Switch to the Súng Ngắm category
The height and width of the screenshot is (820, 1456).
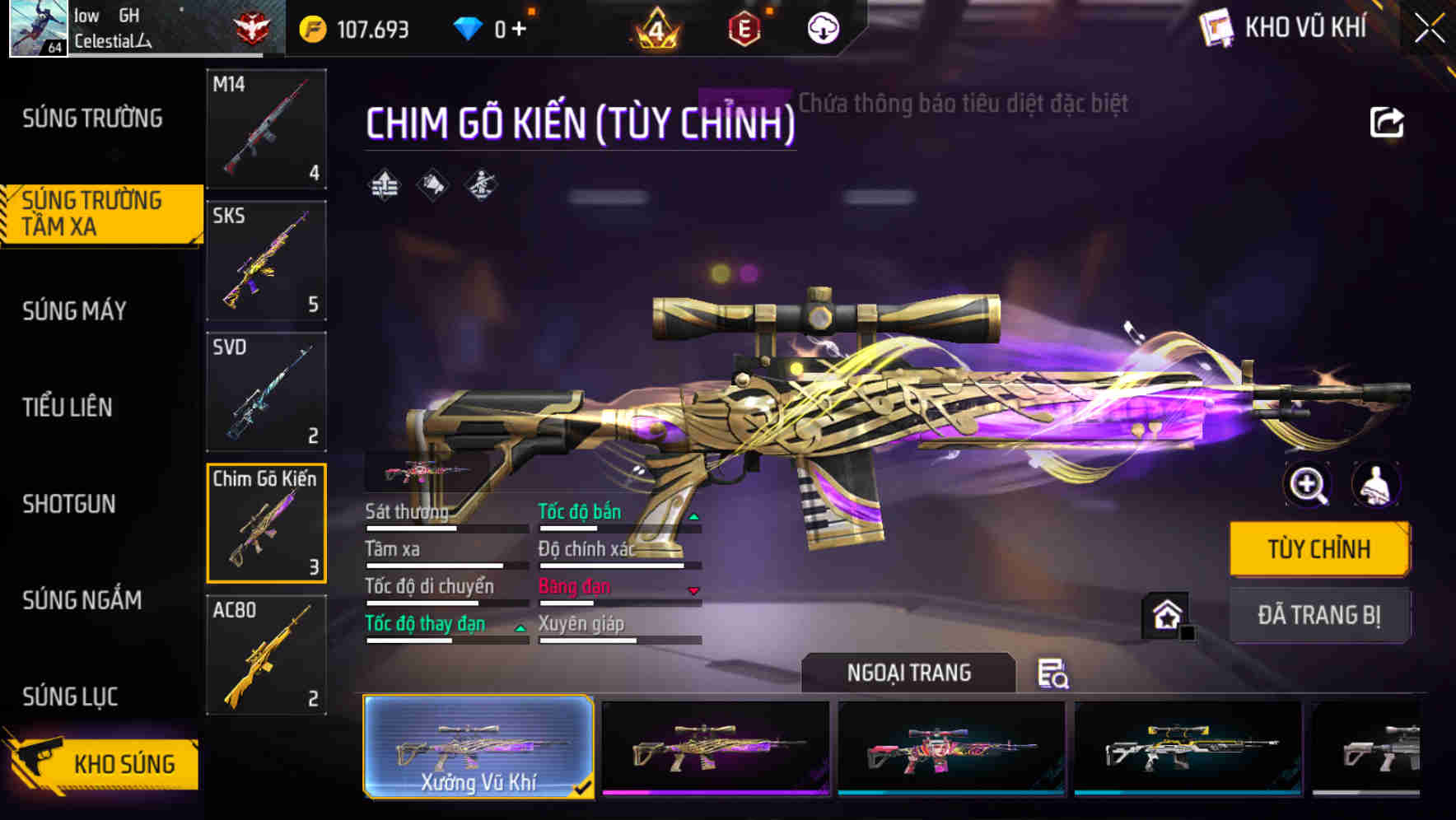82,601
